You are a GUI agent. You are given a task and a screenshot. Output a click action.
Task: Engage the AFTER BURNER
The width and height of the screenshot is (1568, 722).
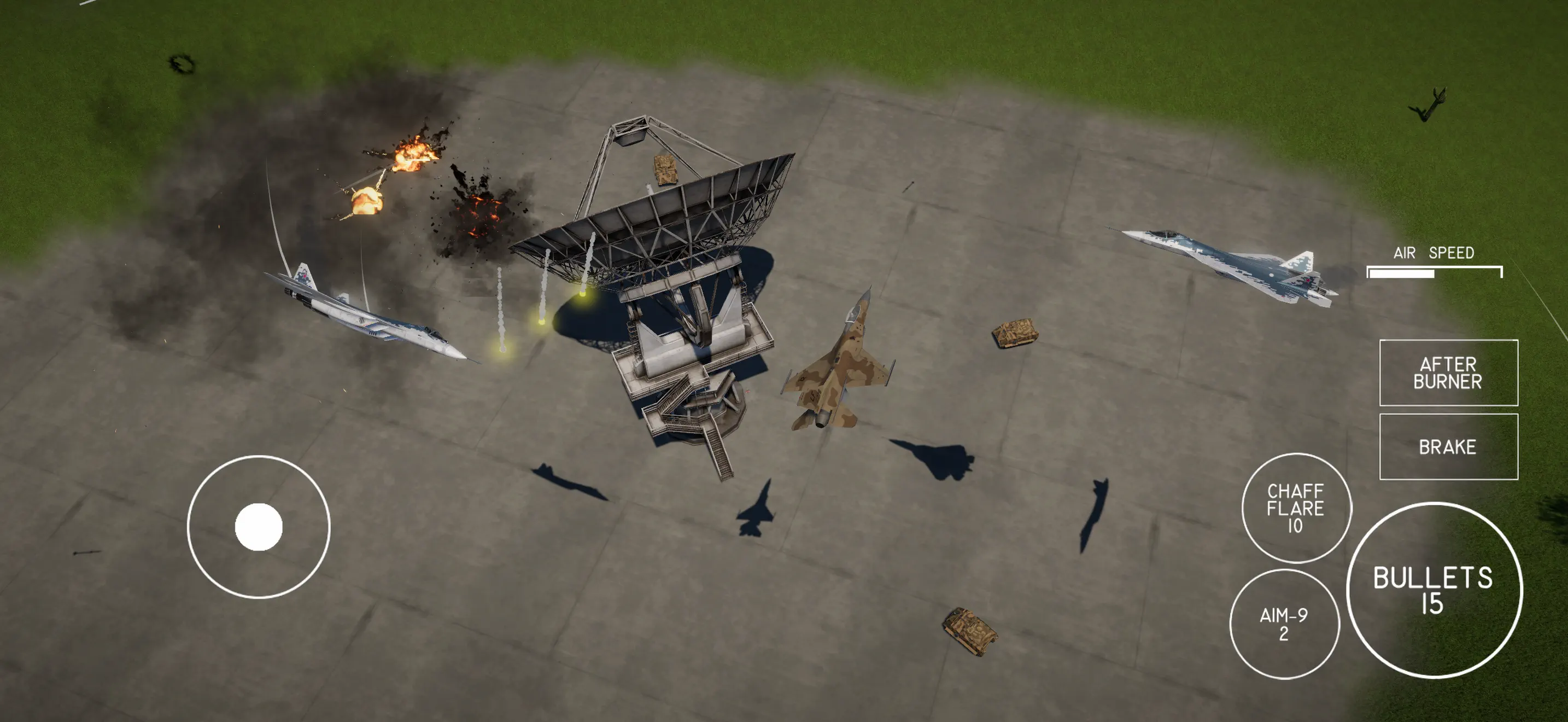pyautogui.click(x=1449, y=373)
